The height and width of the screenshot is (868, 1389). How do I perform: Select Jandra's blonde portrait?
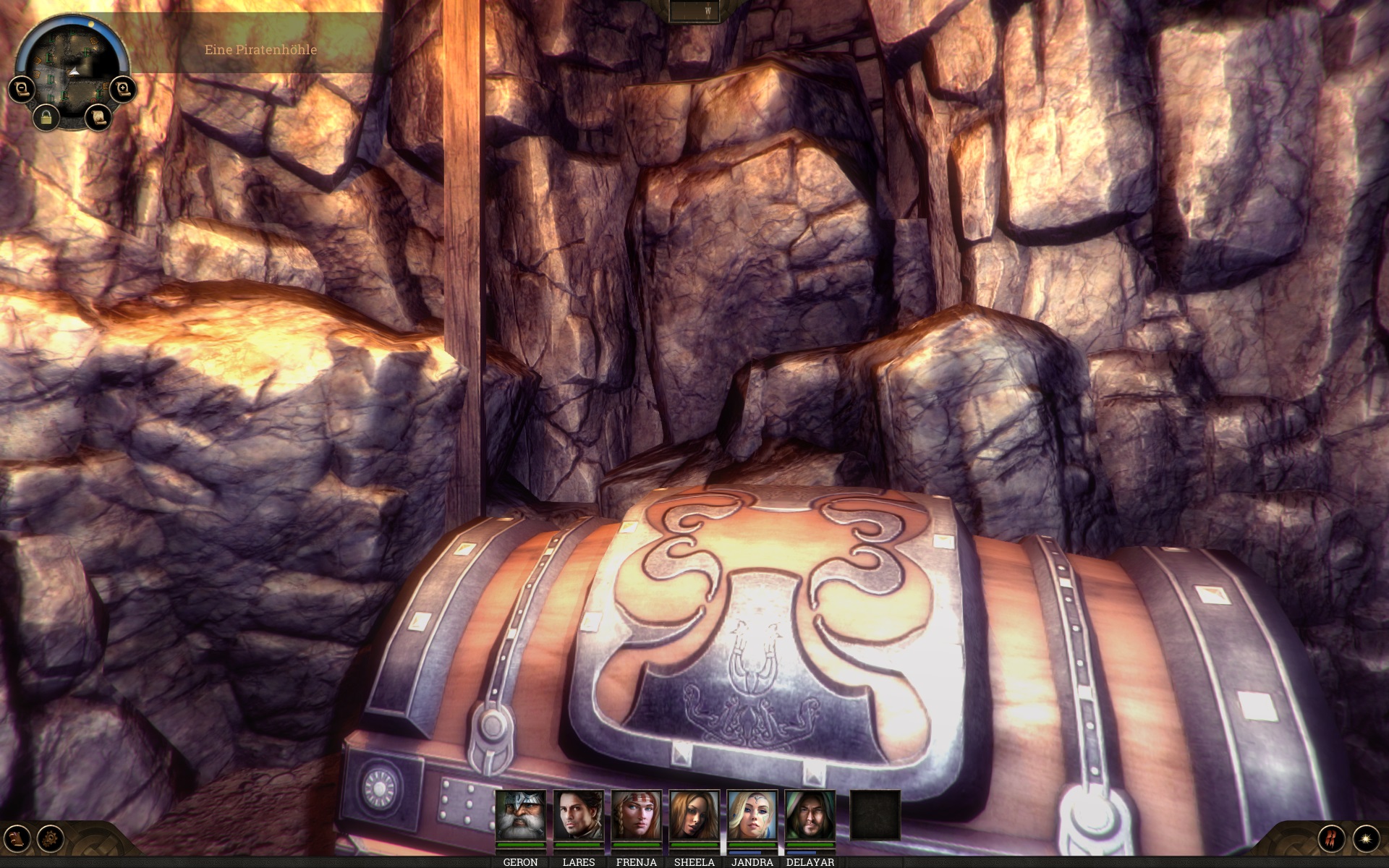point(752,816)
